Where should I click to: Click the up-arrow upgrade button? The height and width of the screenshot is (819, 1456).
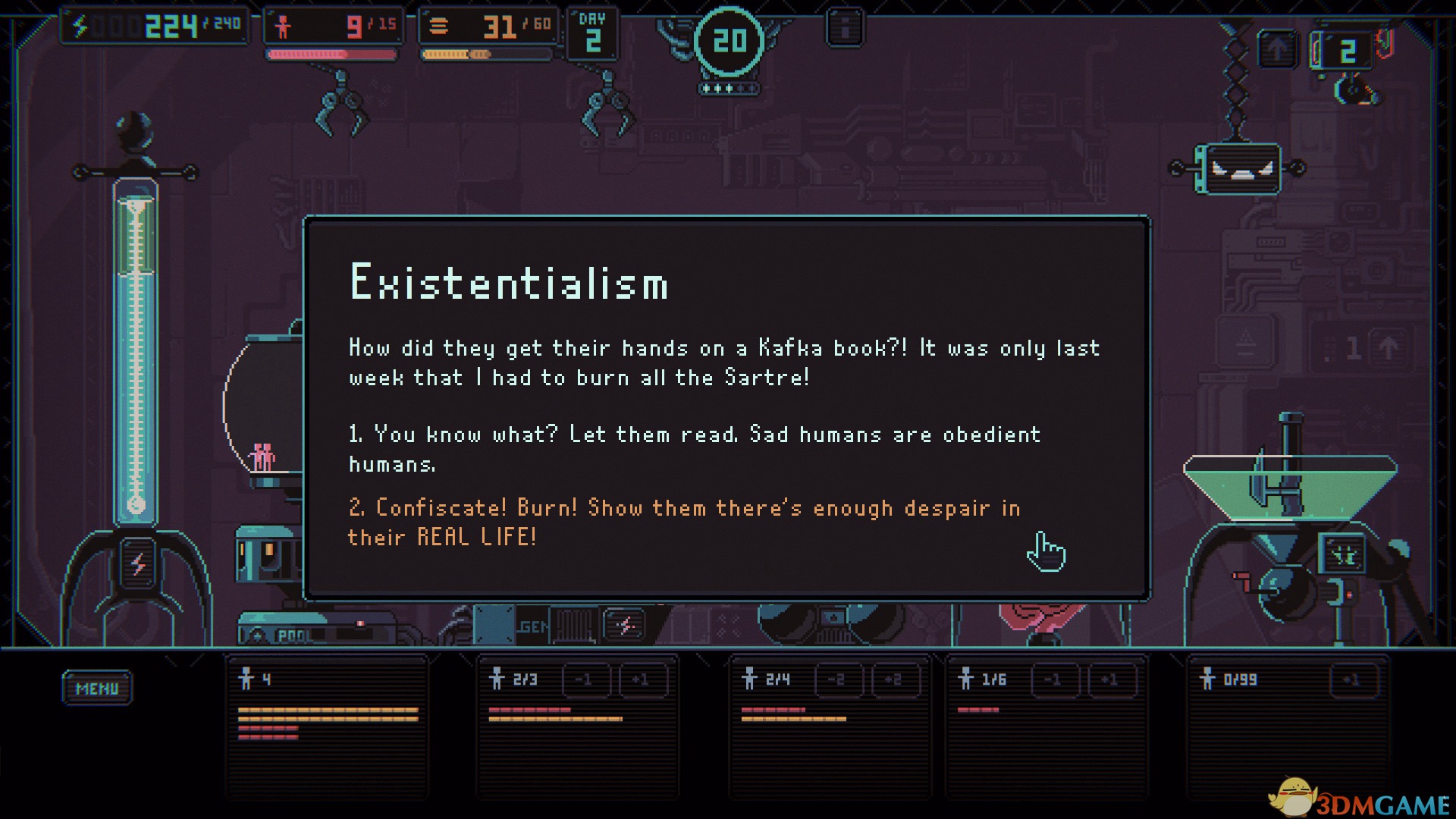click(1278, 50)
